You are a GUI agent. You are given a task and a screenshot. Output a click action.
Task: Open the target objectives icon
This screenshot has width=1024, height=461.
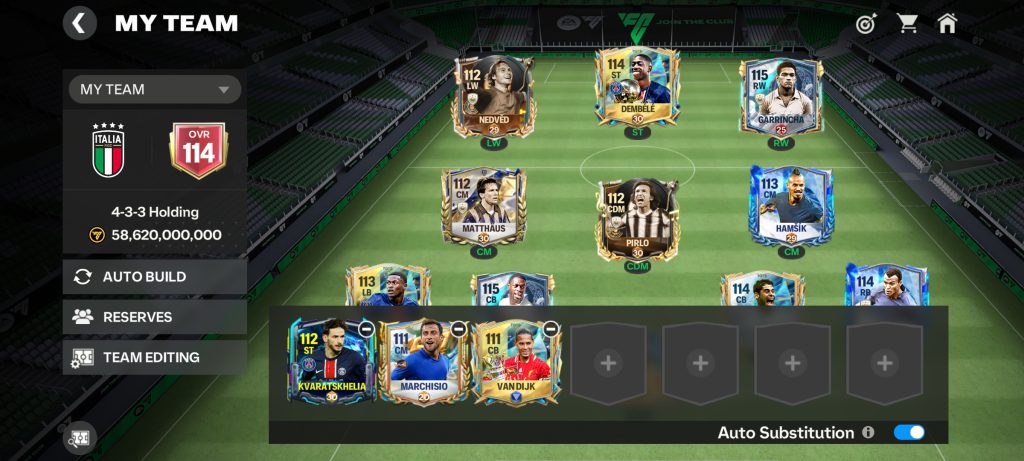click(866, 23)
